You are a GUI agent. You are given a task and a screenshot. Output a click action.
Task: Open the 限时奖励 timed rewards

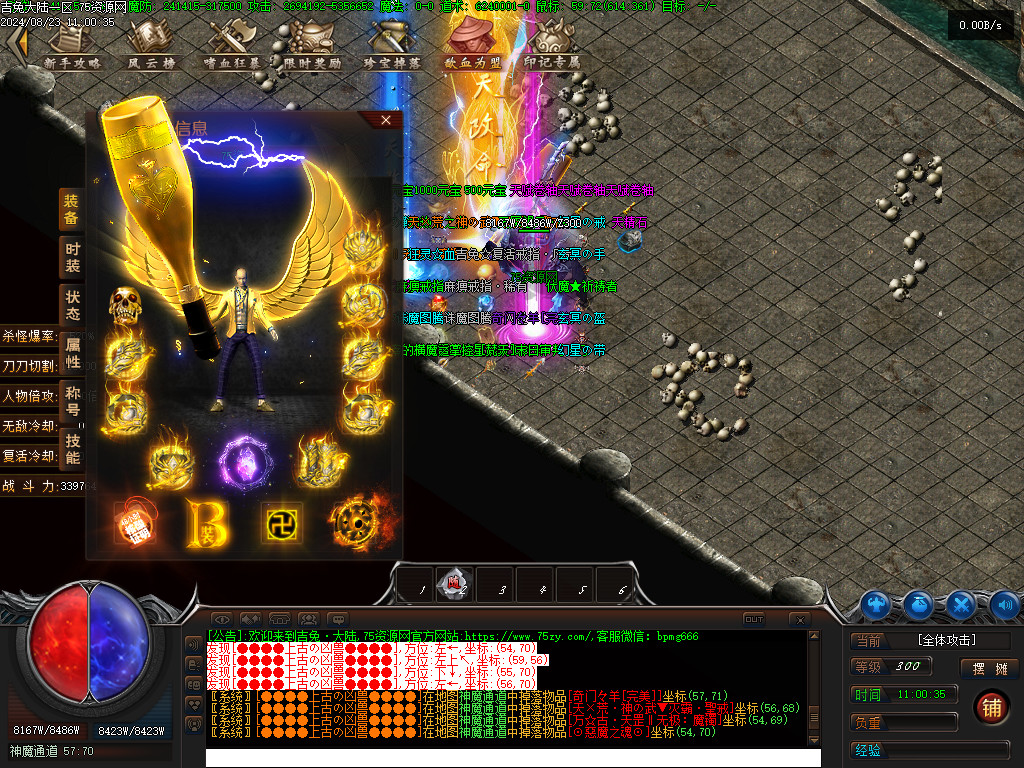312,46
